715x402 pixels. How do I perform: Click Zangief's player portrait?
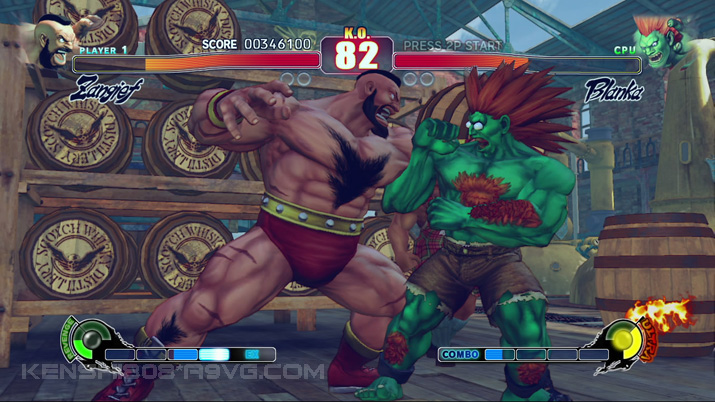point(52,41)
